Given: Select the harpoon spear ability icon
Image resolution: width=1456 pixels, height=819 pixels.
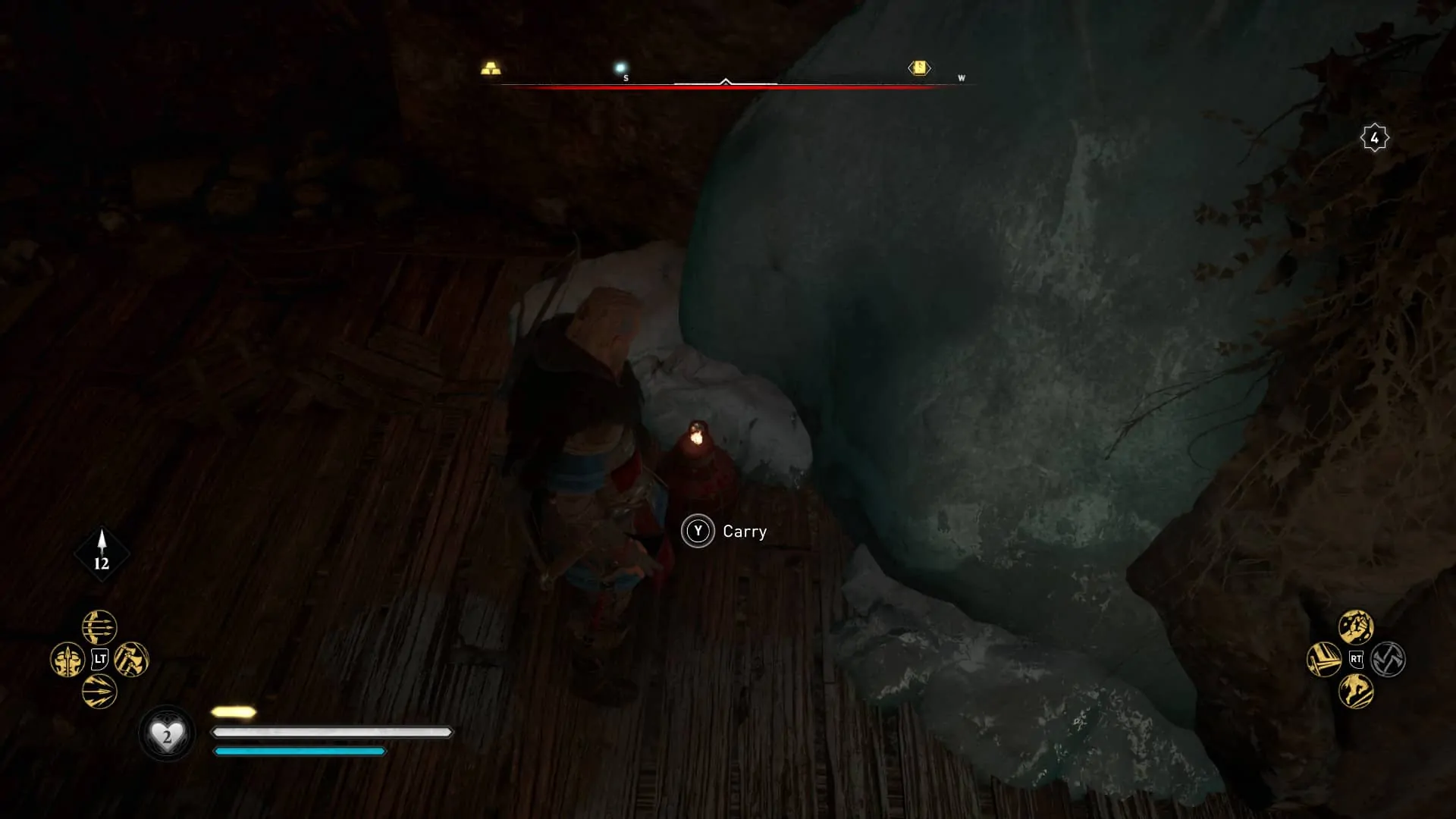Looking at the screenshot, I should click(x=67, y=658).
